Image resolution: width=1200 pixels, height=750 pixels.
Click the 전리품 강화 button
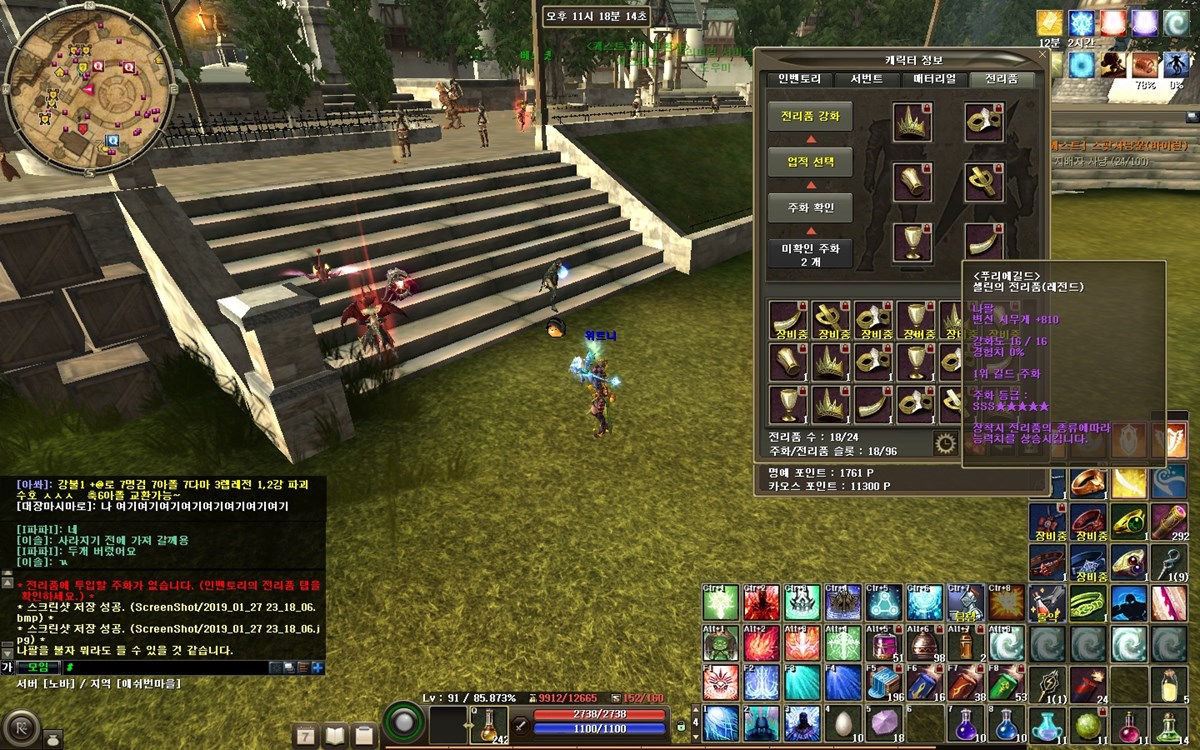point(810,116)
